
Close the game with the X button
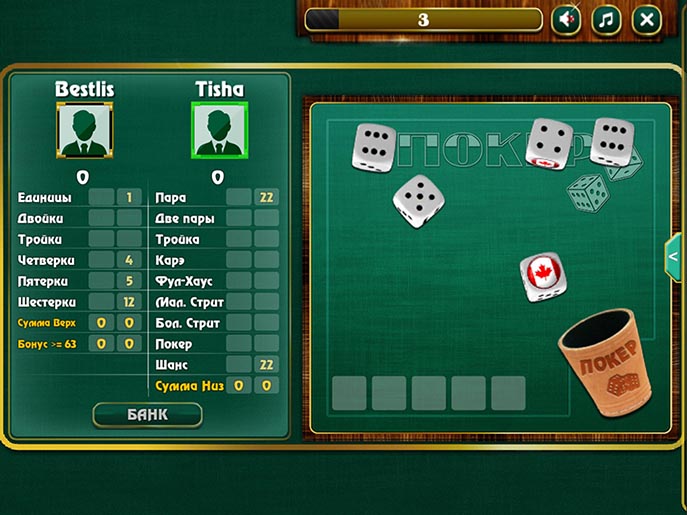(x=647, y=19)
